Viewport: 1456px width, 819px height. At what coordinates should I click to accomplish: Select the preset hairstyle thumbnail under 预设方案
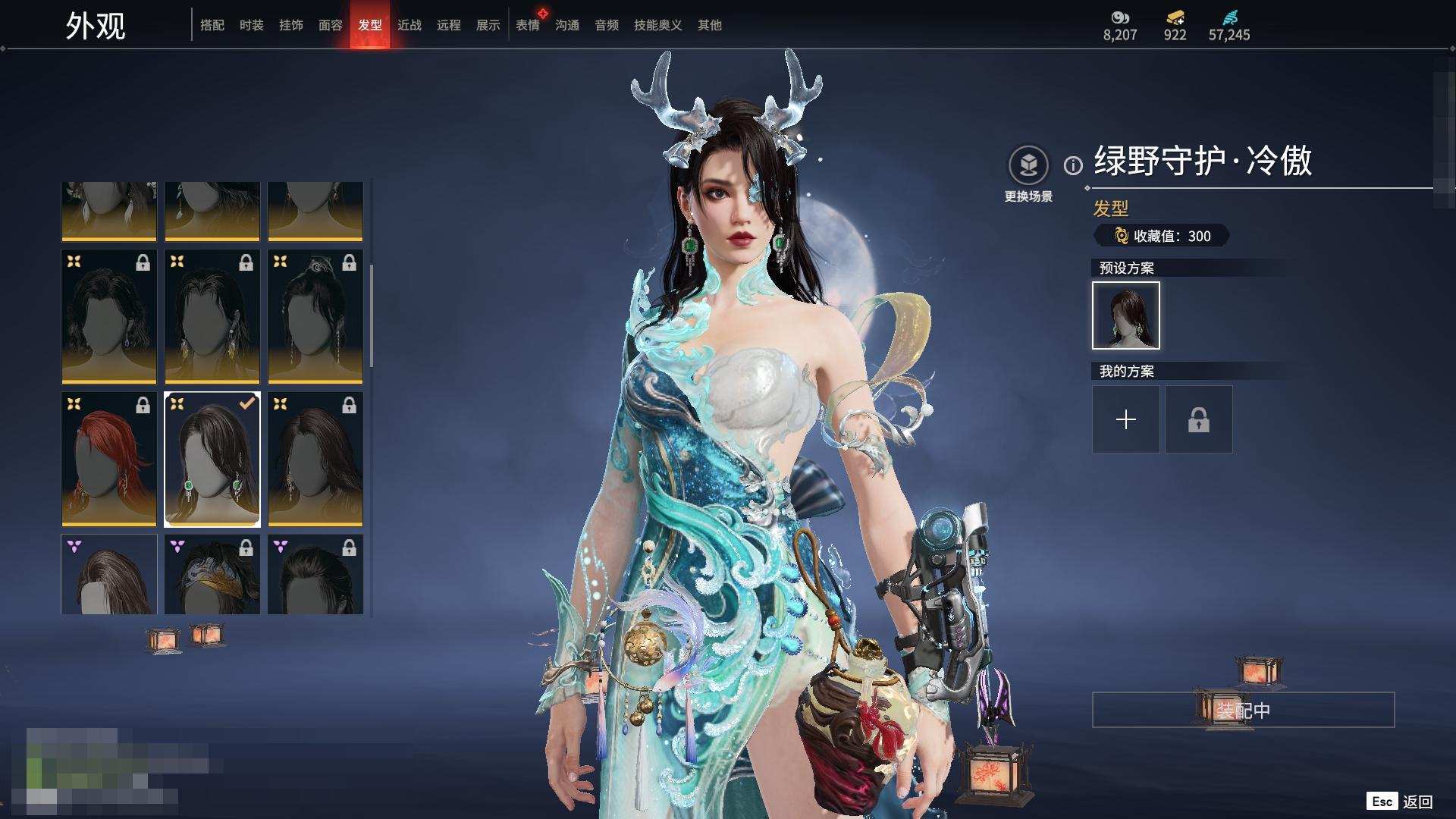(1125, 315)
